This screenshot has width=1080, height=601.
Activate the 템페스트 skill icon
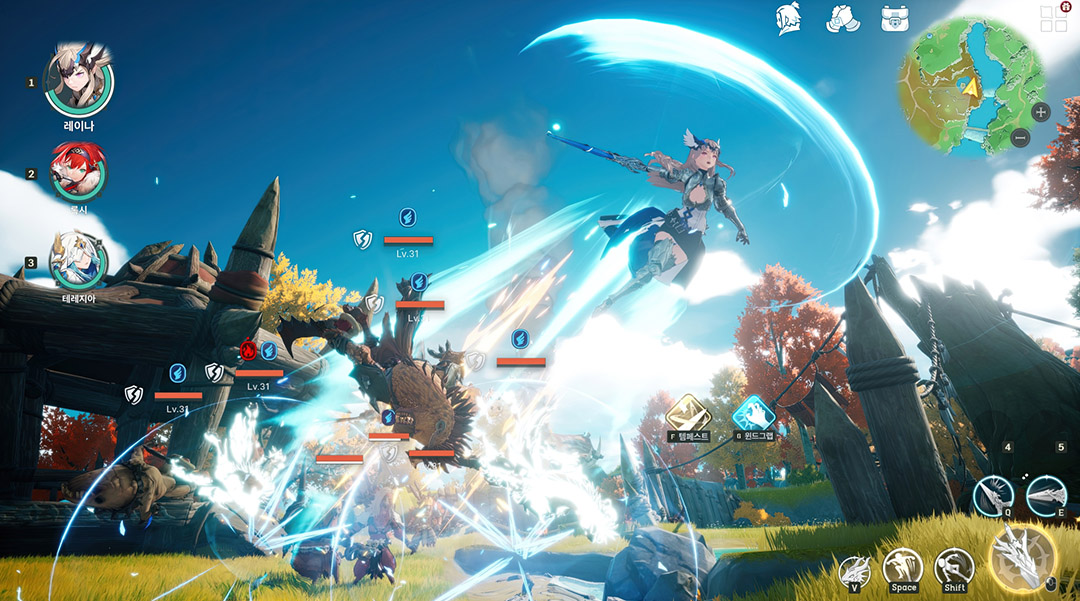(x=688, y=413)
